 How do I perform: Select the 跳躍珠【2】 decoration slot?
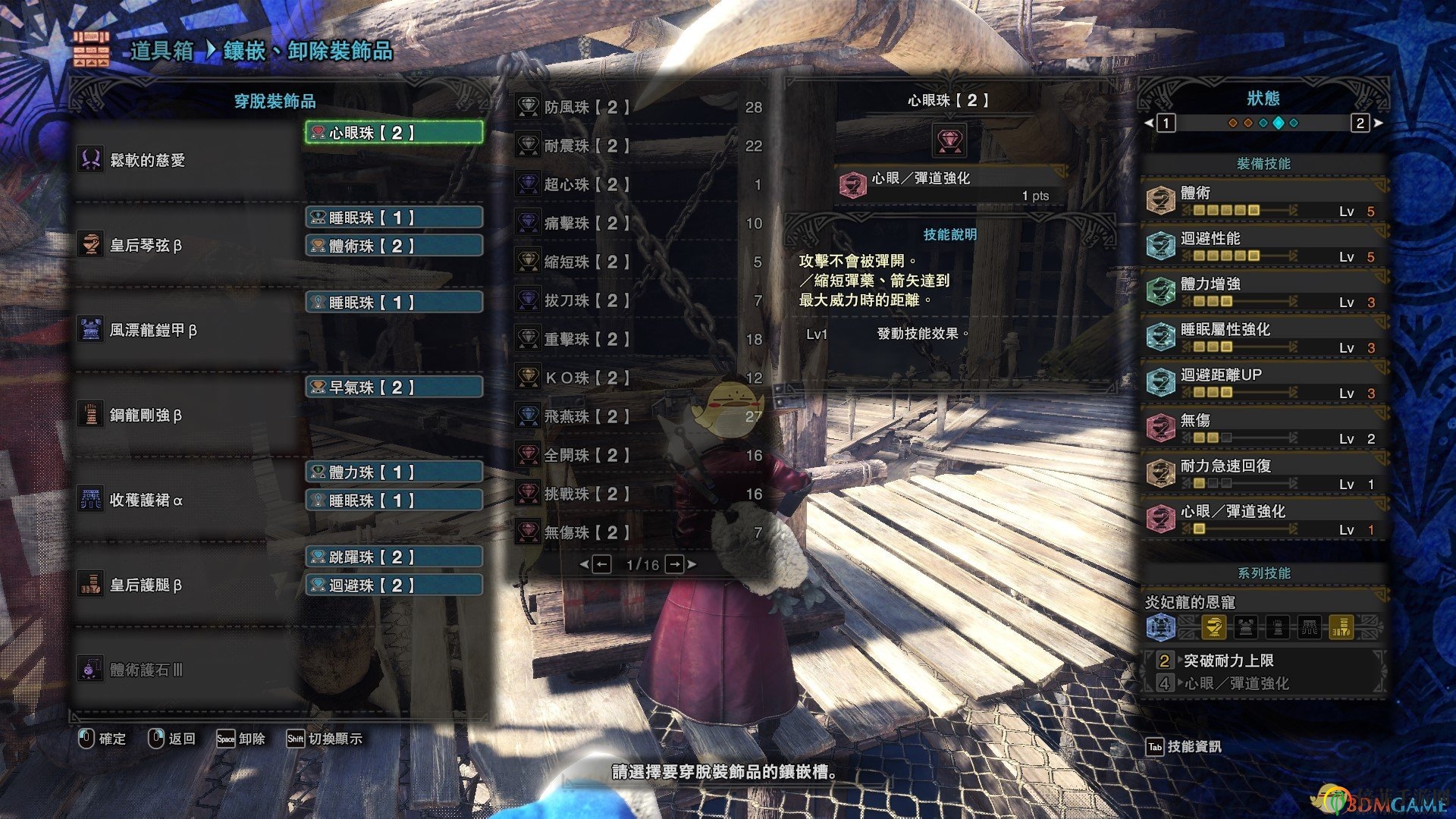pyautogui.click(x=394, y=557)
